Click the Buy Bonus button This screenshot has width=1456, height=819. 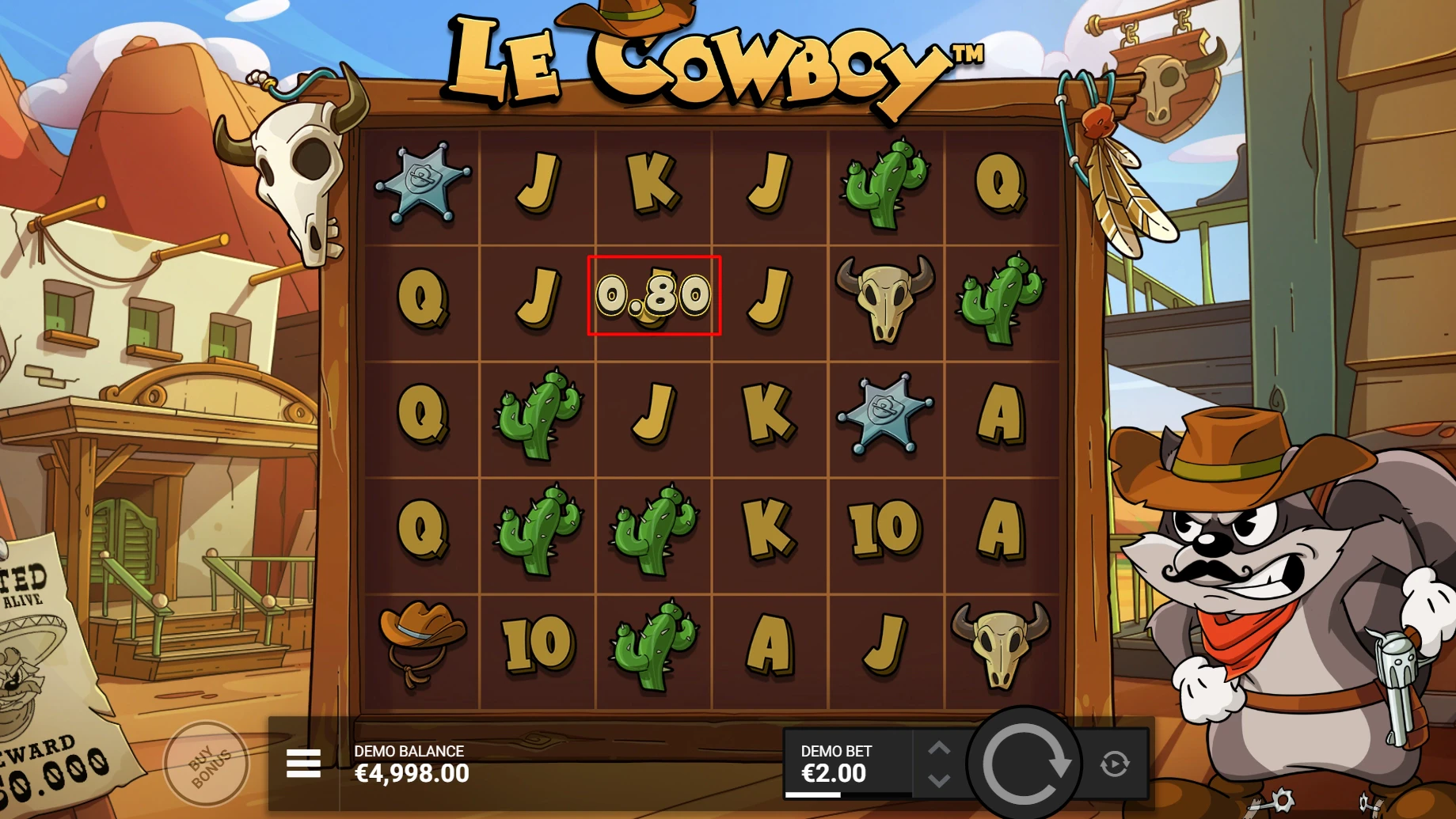point(208,762)
